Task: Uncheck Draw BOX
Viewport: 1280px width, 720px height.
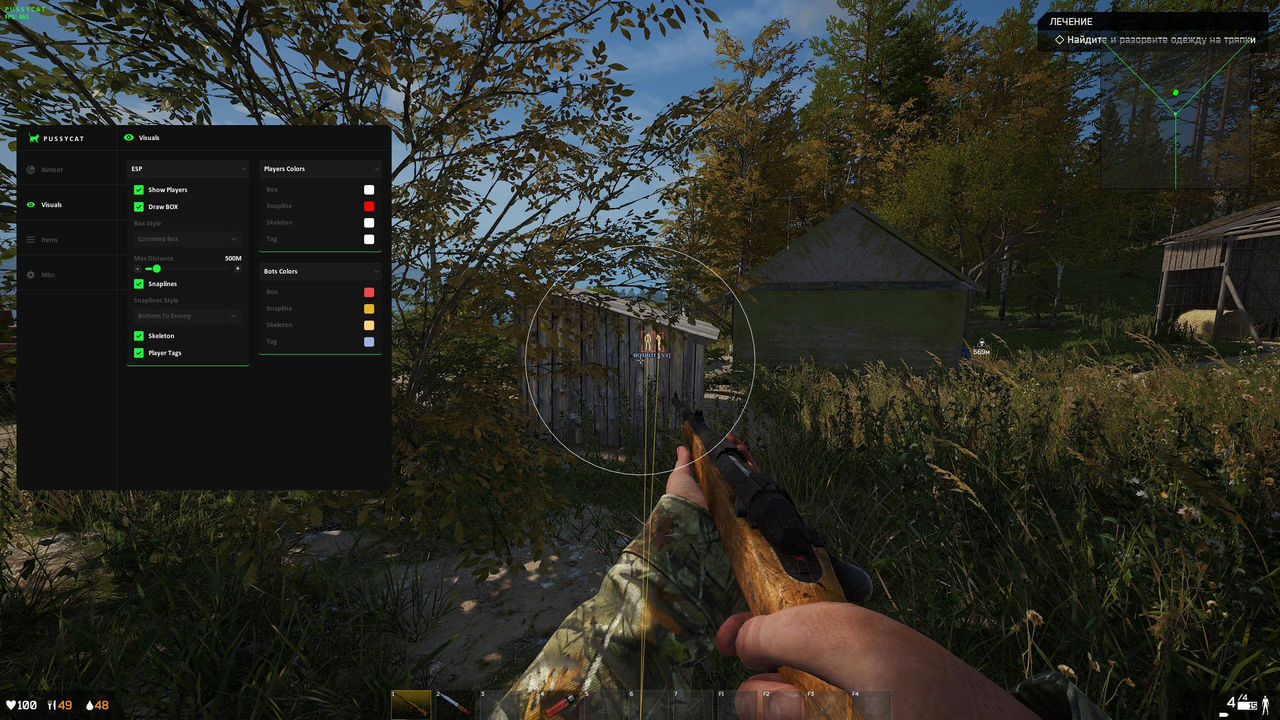Action: (139, 206)
